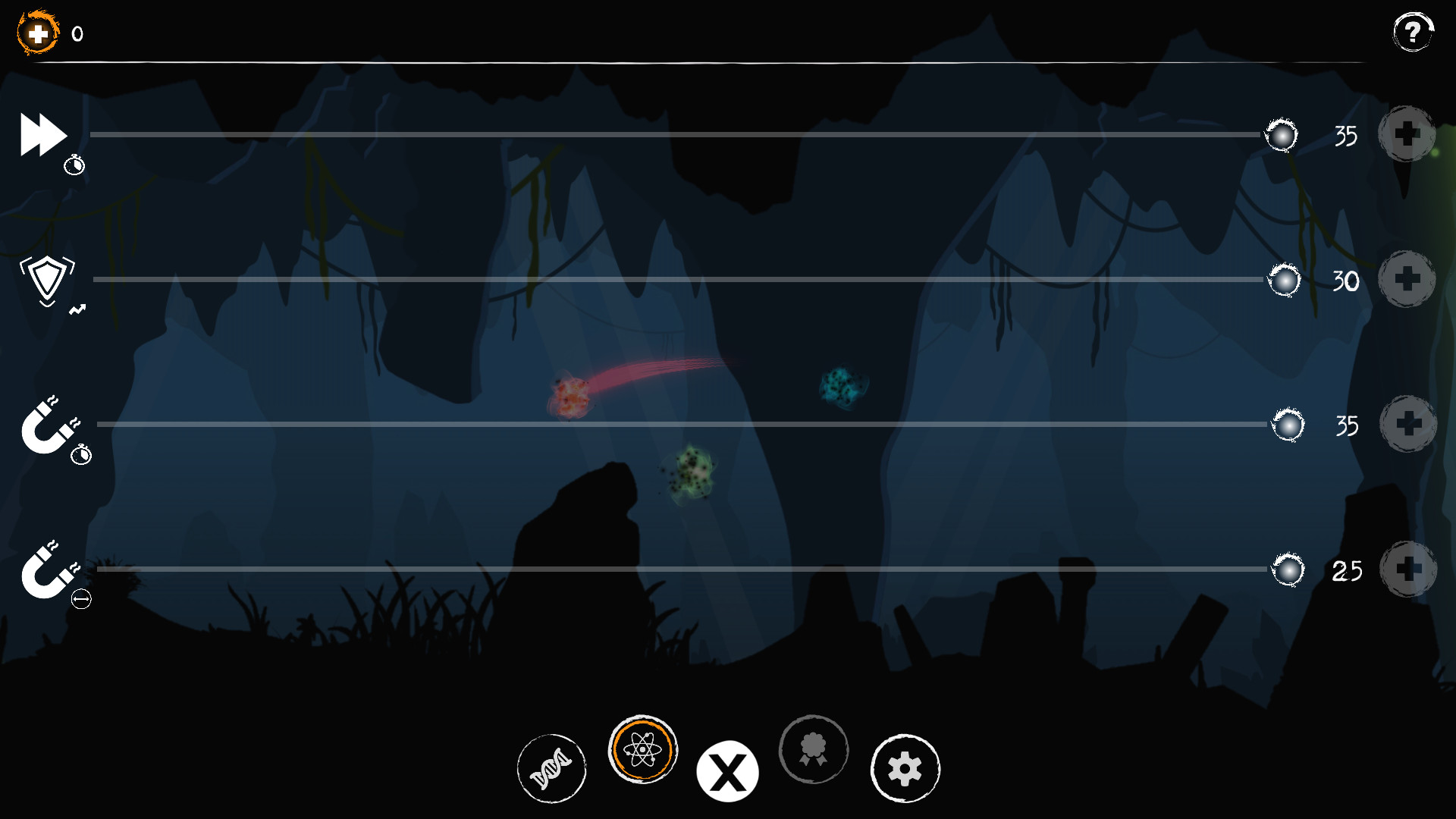Click the orange plus currency orb

36,32
